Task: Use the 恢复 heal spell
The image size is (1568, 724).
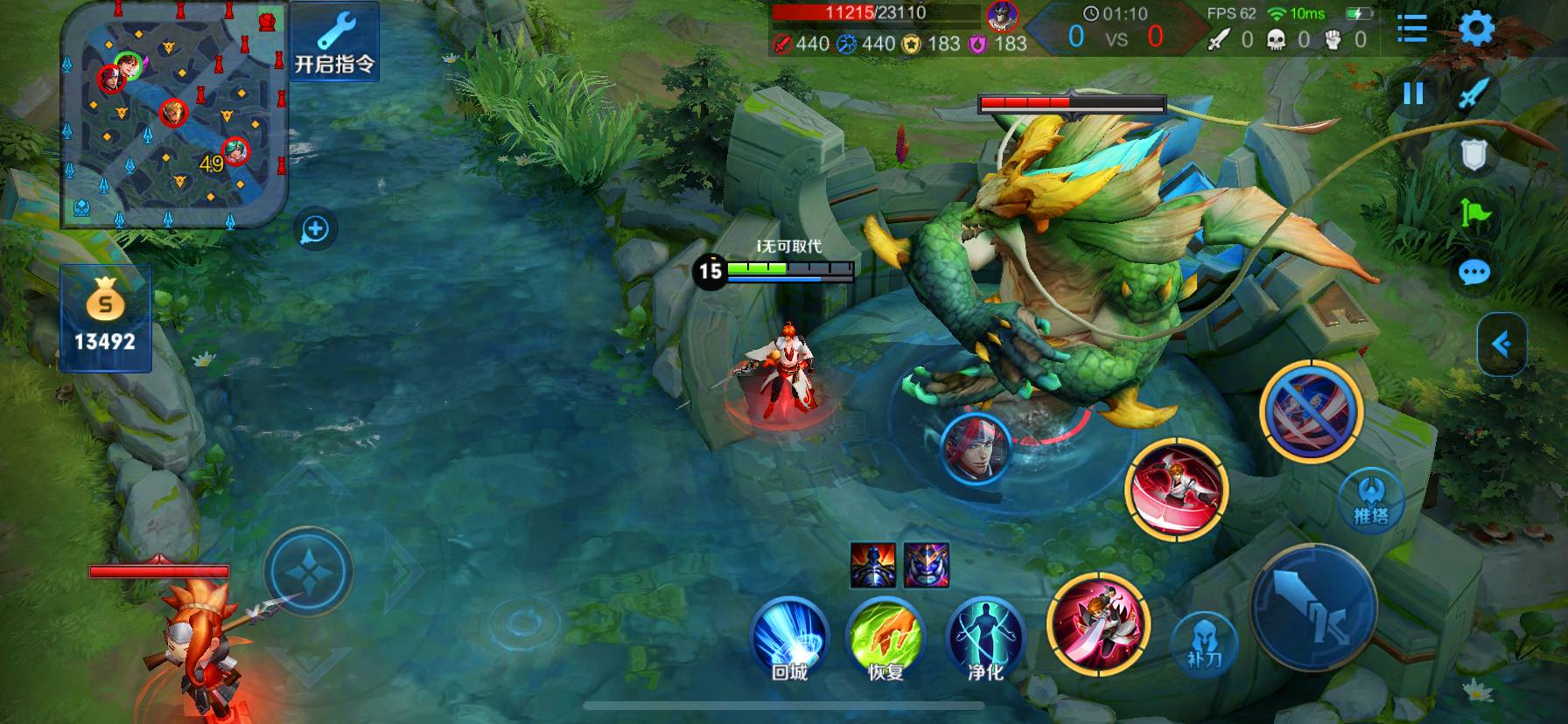Action: 885,637
